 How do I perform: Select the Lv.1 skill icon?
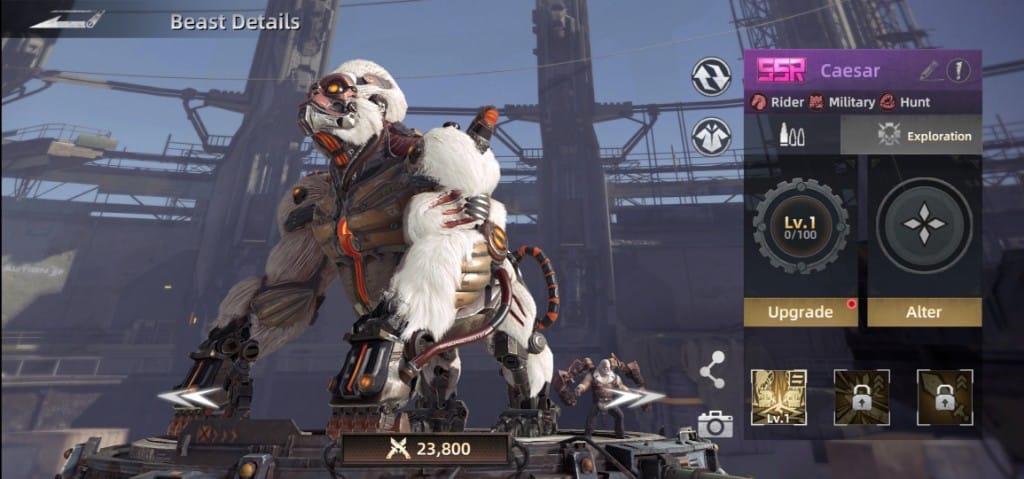779,396
